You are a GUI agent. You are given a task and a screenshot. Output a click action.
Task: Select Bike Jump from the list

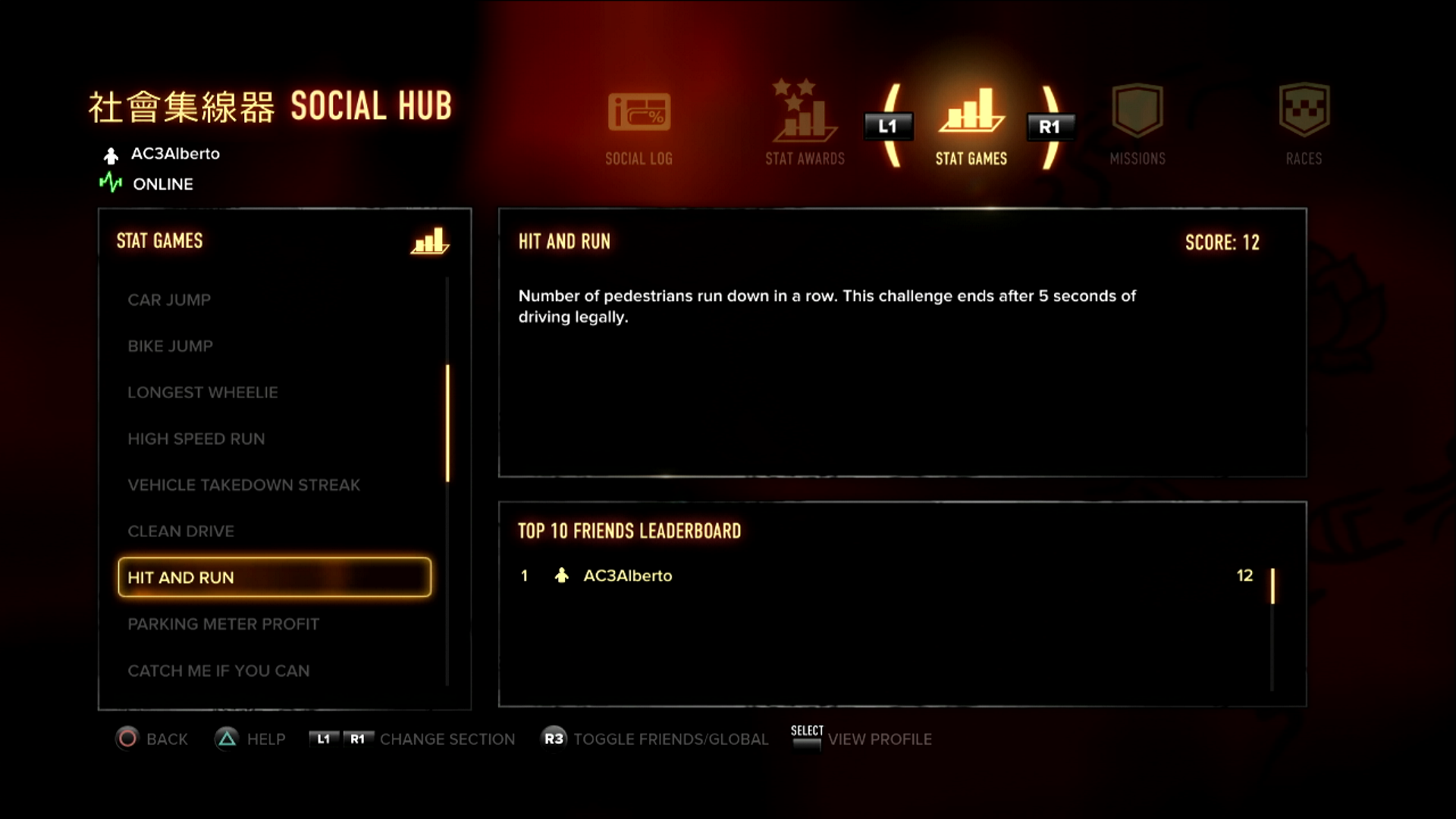pos(170,347)
